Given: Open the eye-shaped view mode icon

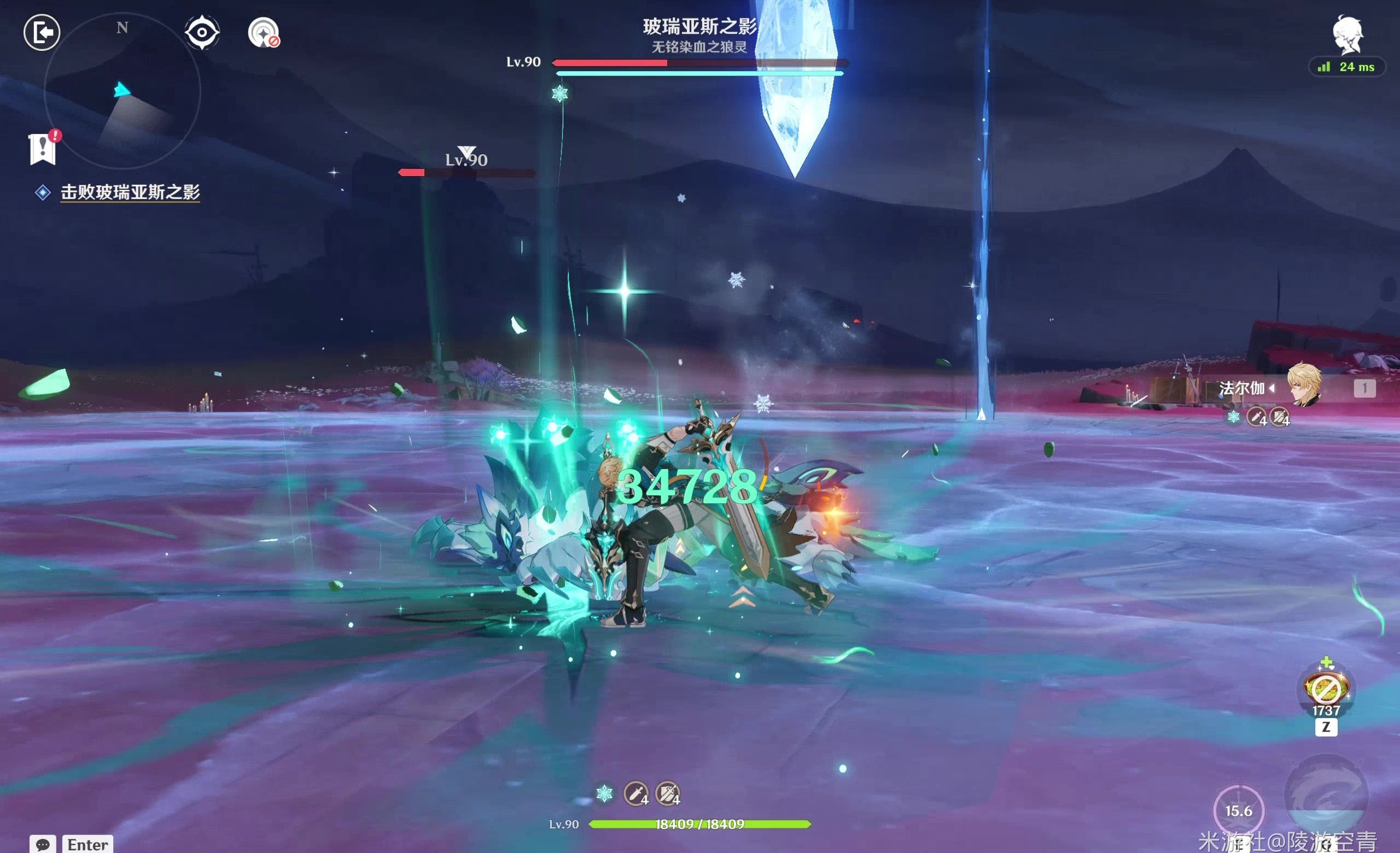Looking at the screenshot, I should [202, 32].
